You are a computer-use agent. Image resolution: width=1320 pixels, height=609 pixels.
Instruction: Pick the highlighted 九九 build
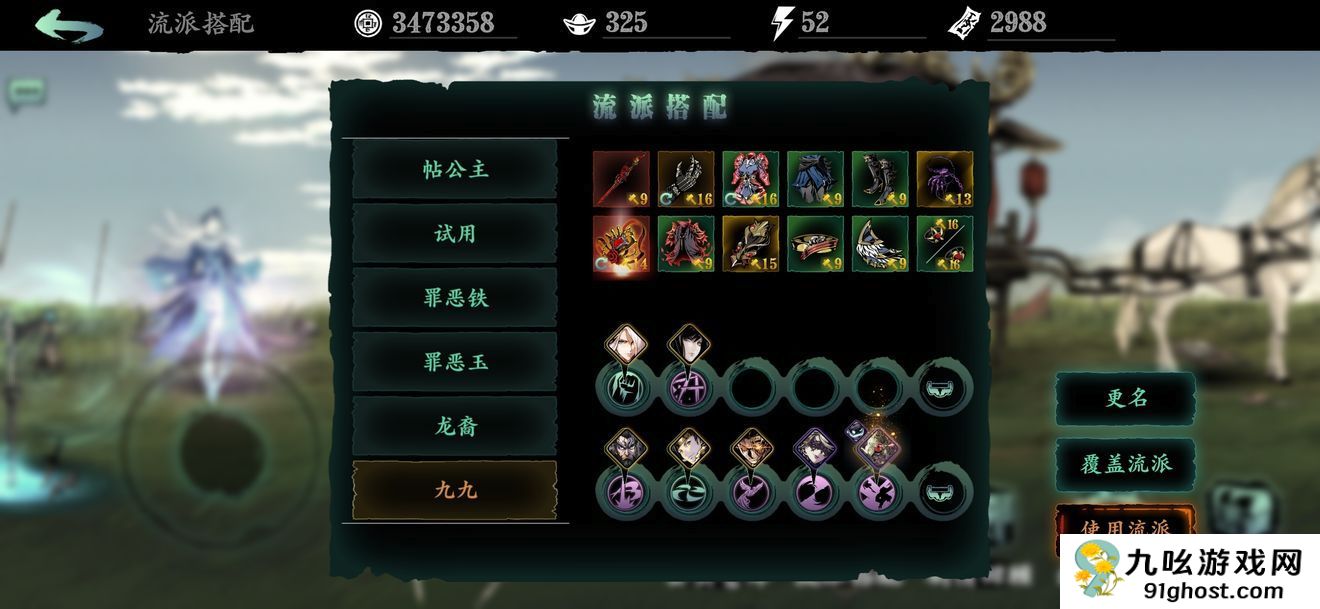(x=455, y=490)
